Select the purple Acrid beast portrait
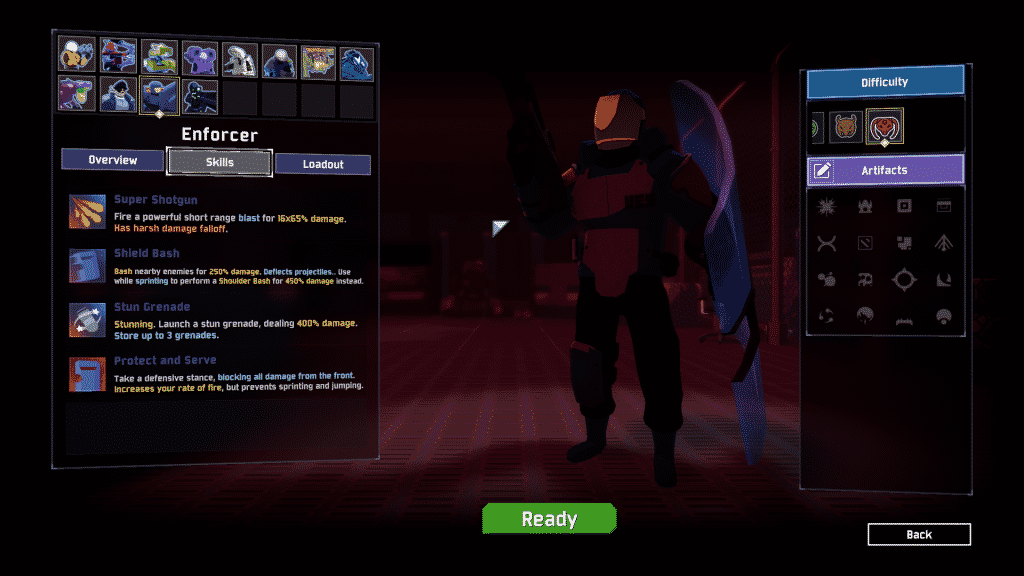 [x=77, y=95]
